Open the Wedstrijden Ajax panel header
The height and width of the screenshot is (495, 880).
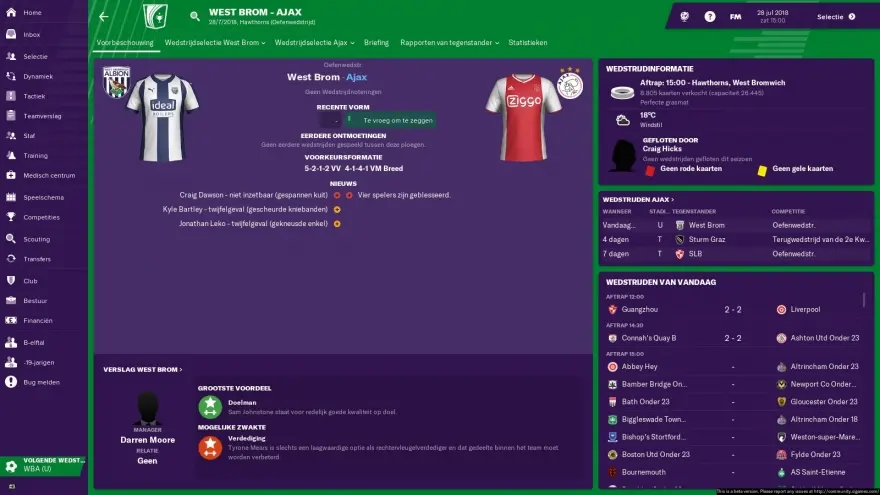[638, 200]
